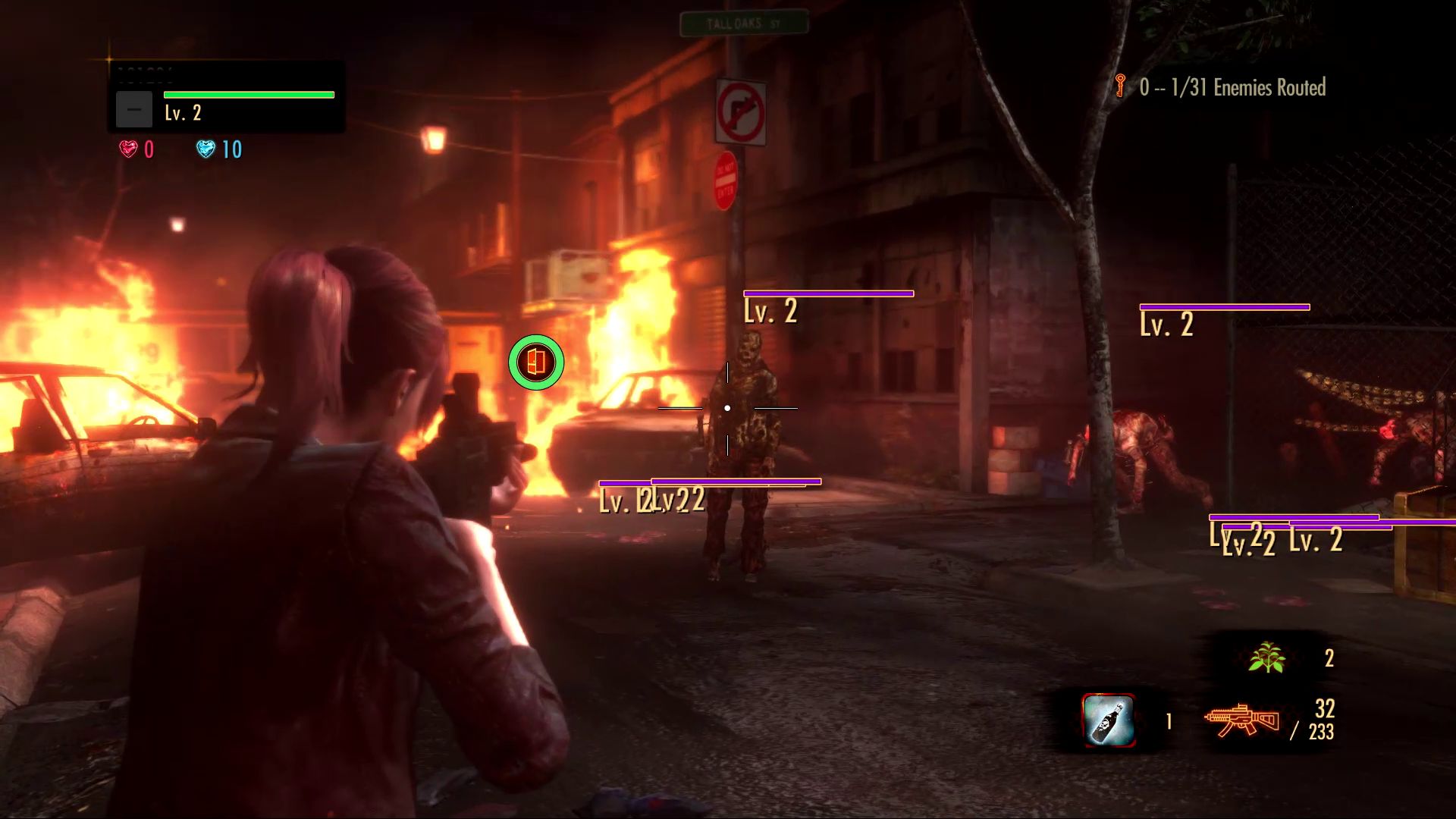Click the green door objective marker
The width and height of the screenshot is (1456, 819).
537,362
